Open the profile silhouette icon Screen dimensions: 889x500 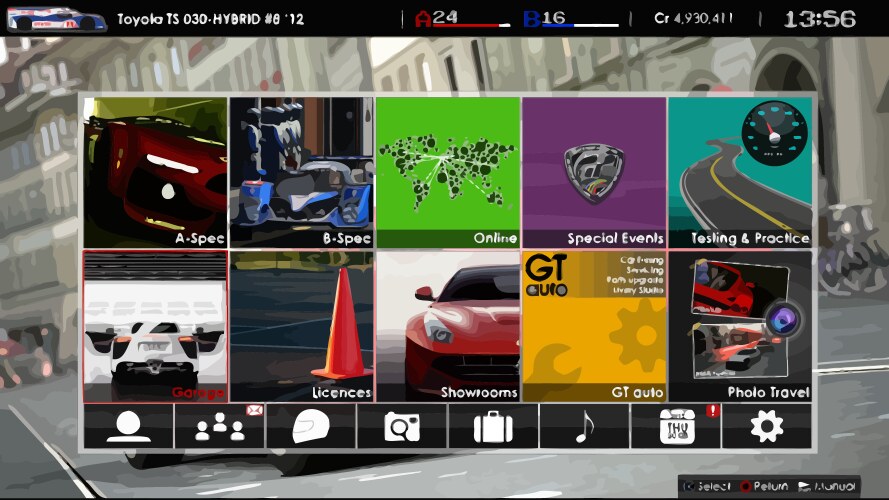[x=128, y=426]
